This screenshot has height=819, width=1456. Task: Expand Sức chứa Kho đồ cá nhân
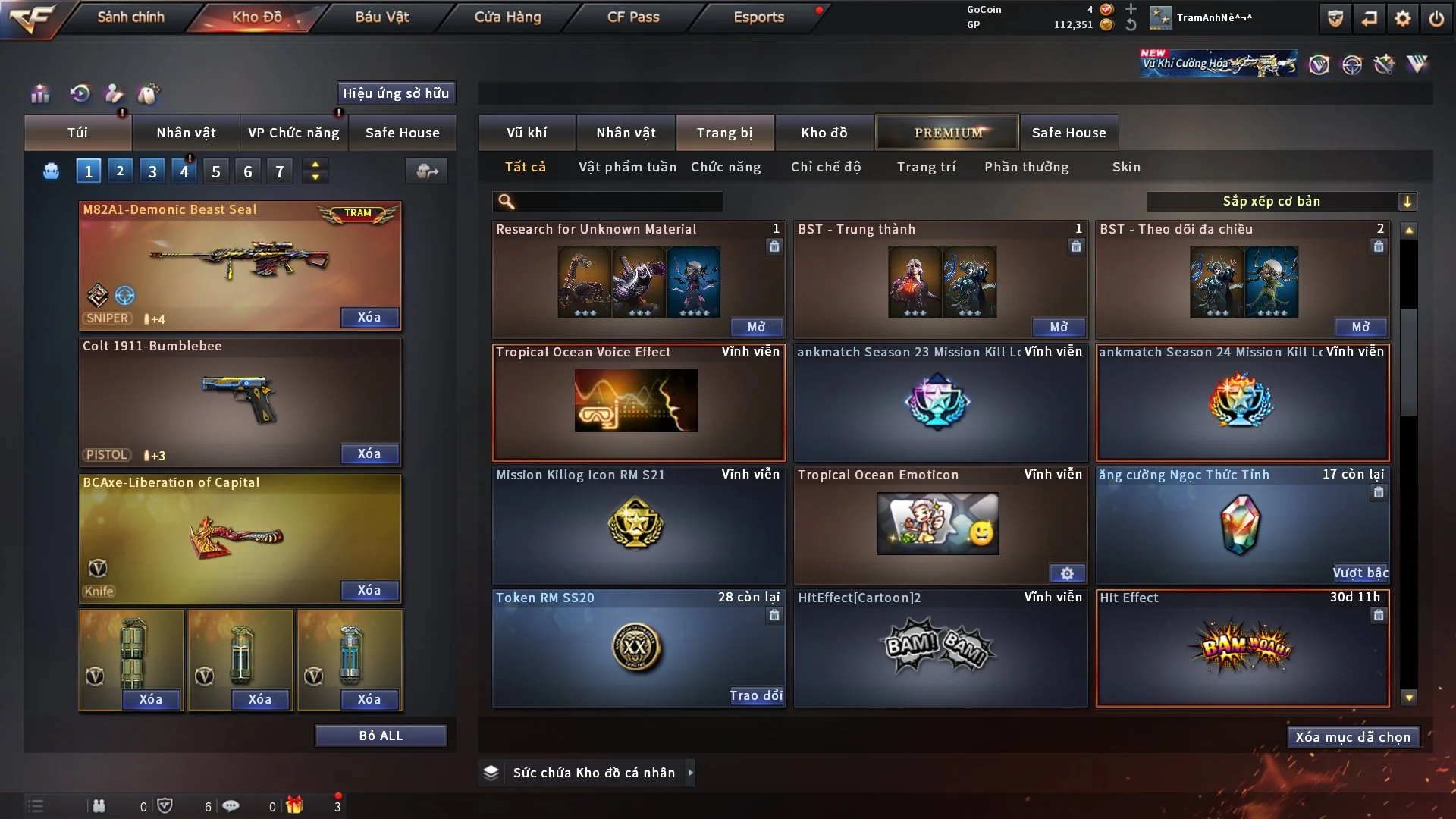pos(690,773)
